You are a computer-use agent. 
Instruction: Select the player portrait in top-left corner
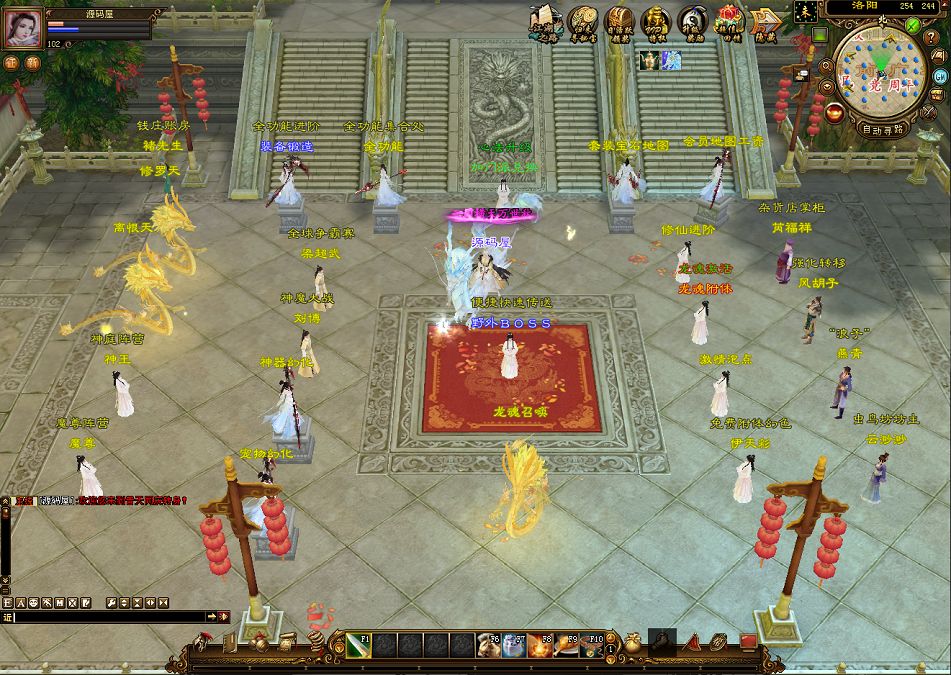pyautogui.click(x=24, y=29)
